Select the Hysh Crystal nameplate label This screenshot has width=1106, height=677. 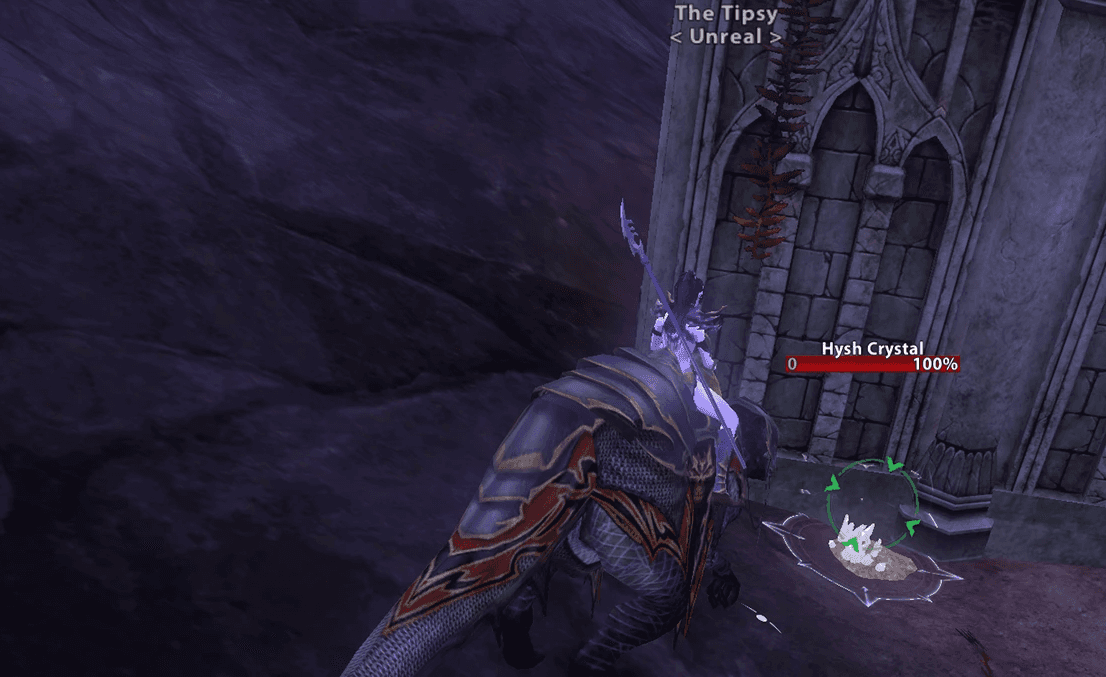(872, 348)
